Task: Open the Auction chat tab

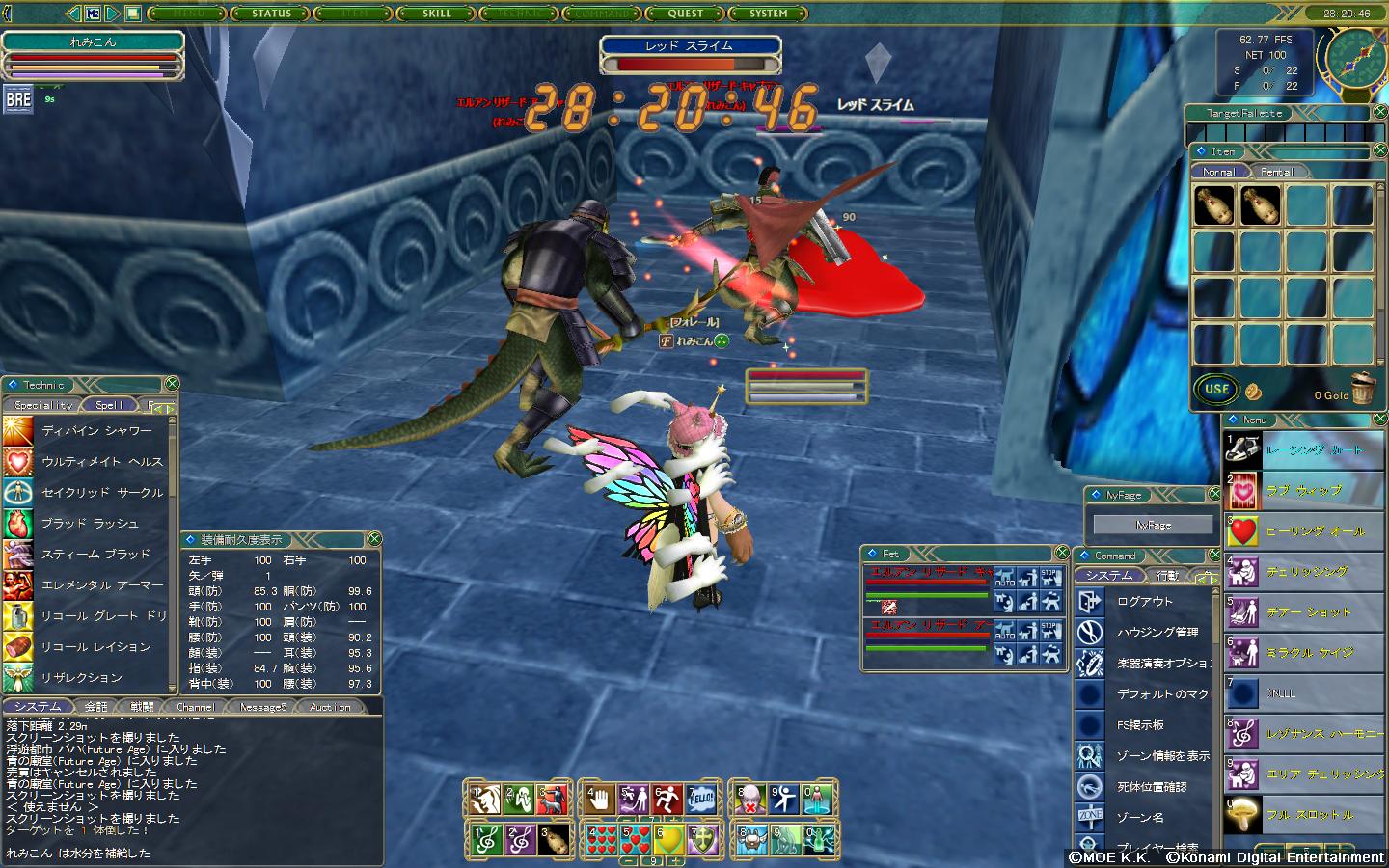Action: tap(330, 707)
